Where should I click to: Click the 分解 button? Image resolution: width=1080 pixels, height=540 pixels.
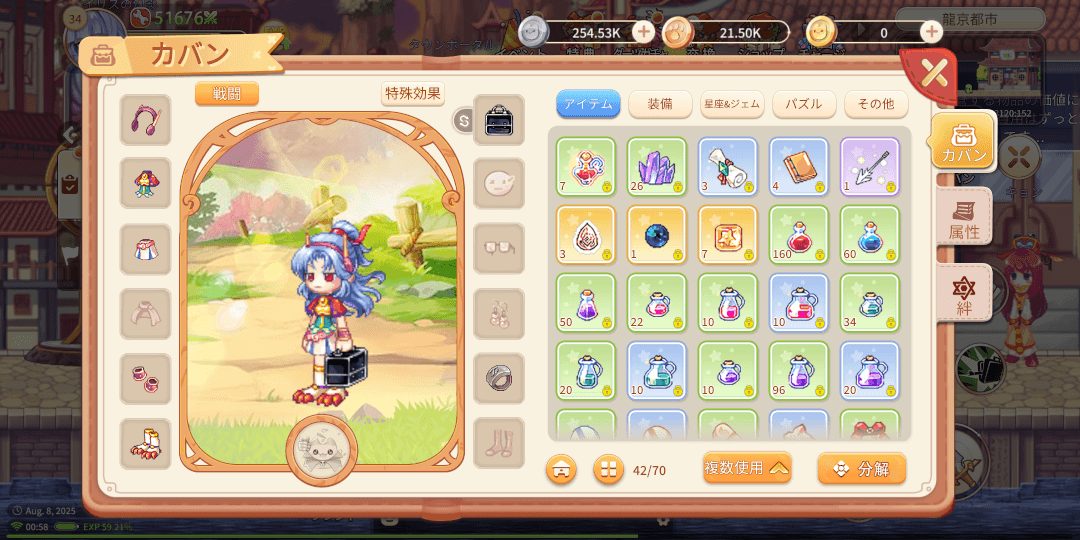[861, 468]
